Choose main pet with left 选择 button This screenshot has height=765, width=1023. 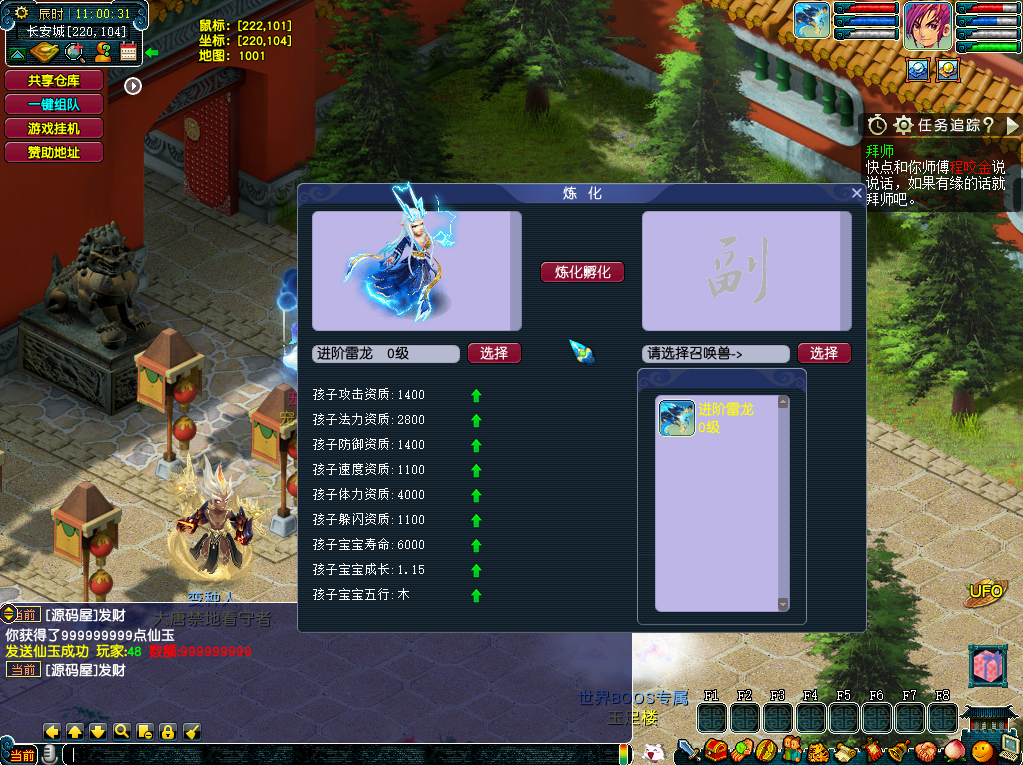[494, 353]
